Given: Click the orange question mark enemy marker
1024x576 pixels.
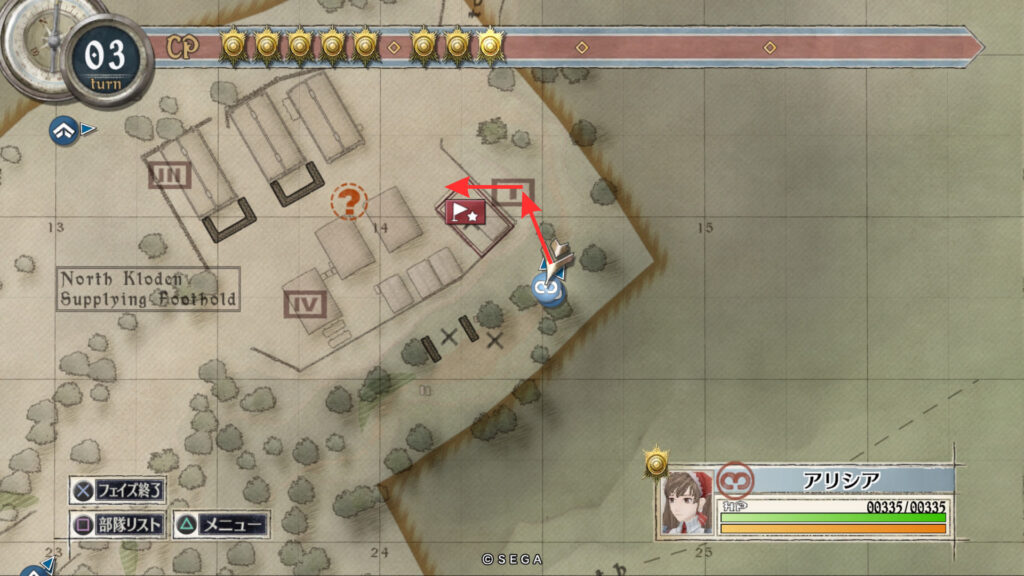Looking at the screenshot, I should tap(349, 202).
